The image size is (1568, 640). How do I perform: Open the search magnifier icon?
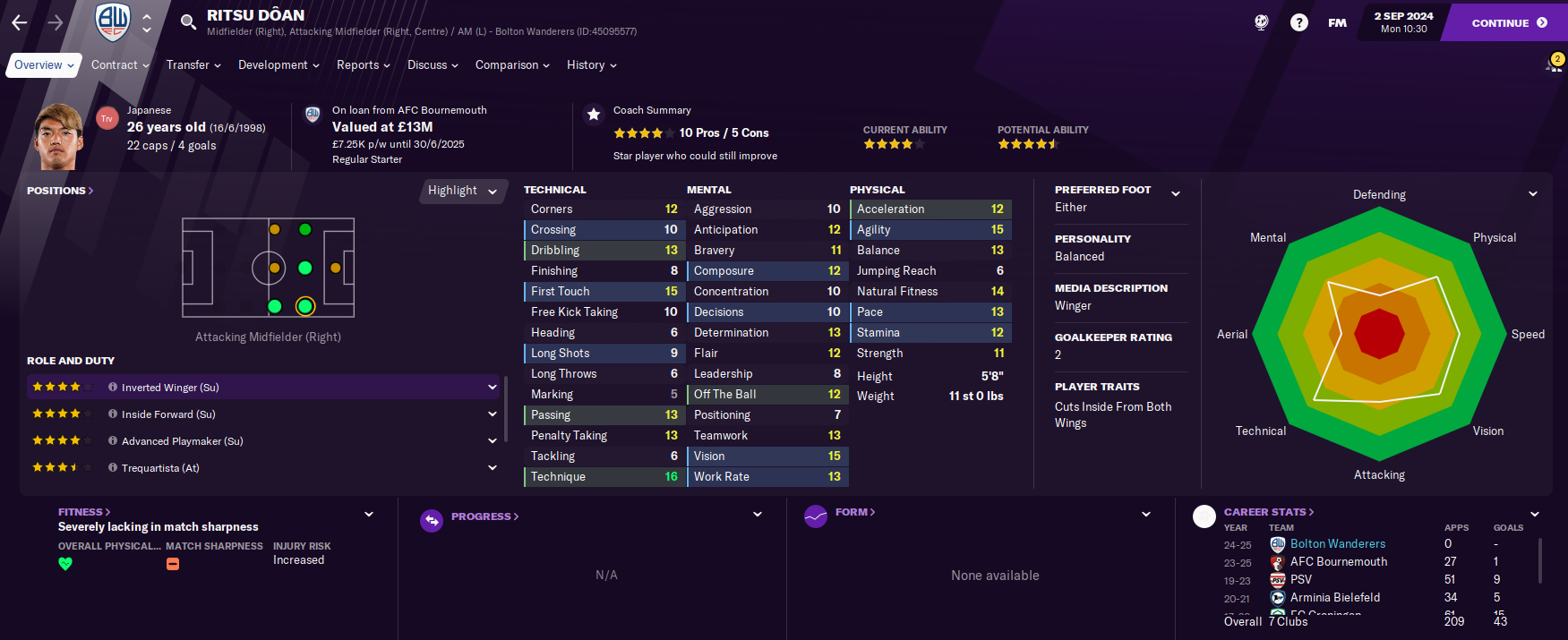coord(188,22)
